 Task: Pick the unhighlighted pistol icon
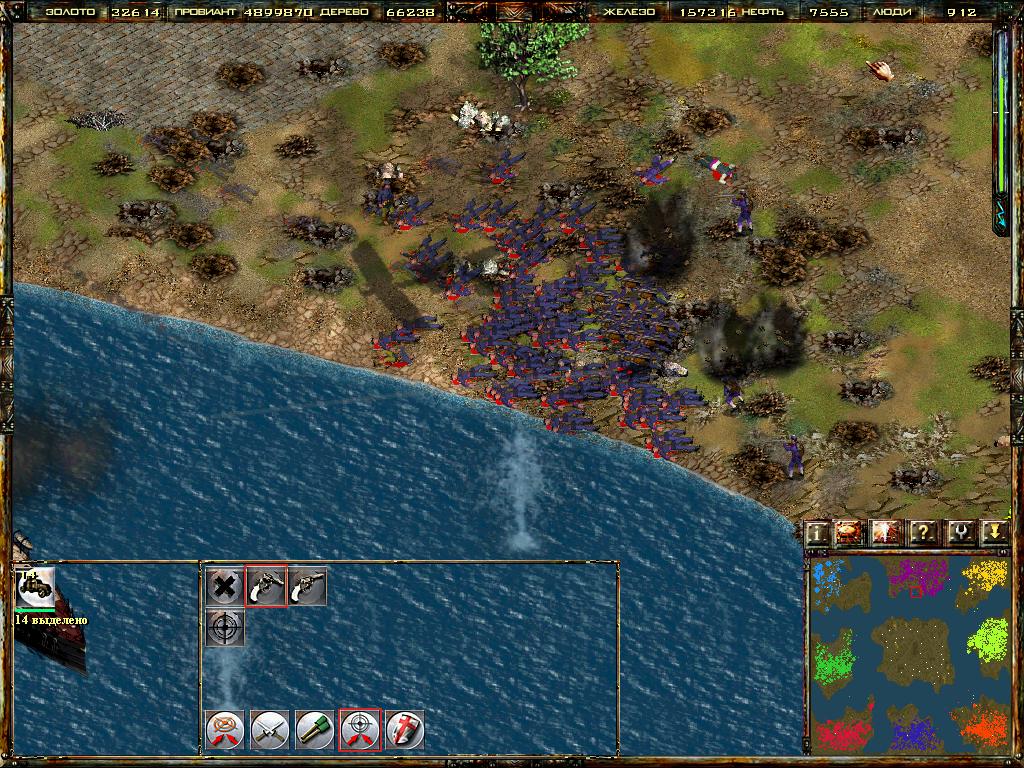click(307, 587)
